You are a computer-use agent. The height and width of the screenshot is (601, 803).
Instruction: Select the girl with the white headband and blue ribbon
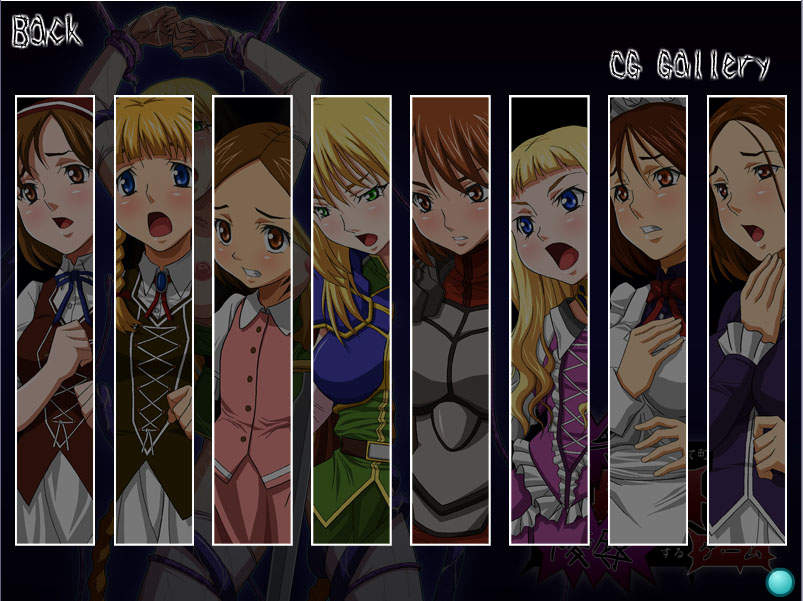[x=55, y=320]
